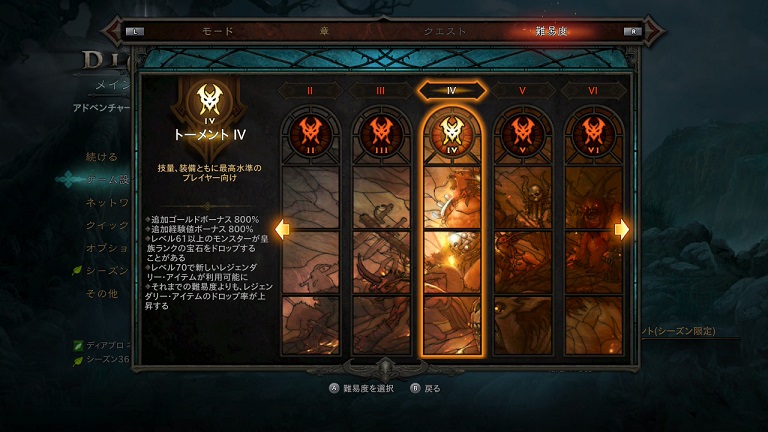
Task: Select 続ける in the main menu
Action: click(x=102, y=157)
